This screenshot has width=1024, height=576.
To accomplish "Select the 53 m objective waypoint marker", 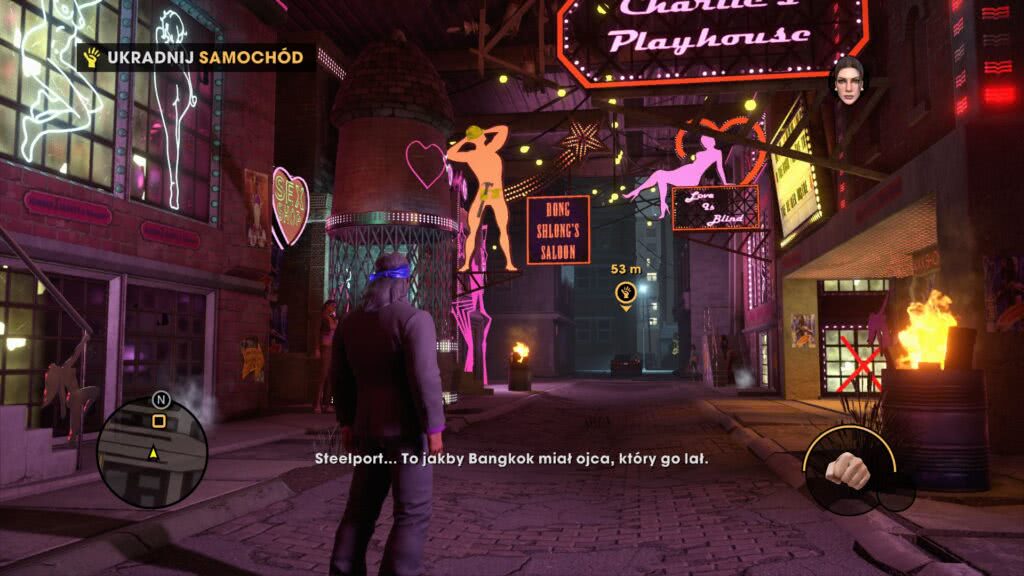I will (626, 293).
